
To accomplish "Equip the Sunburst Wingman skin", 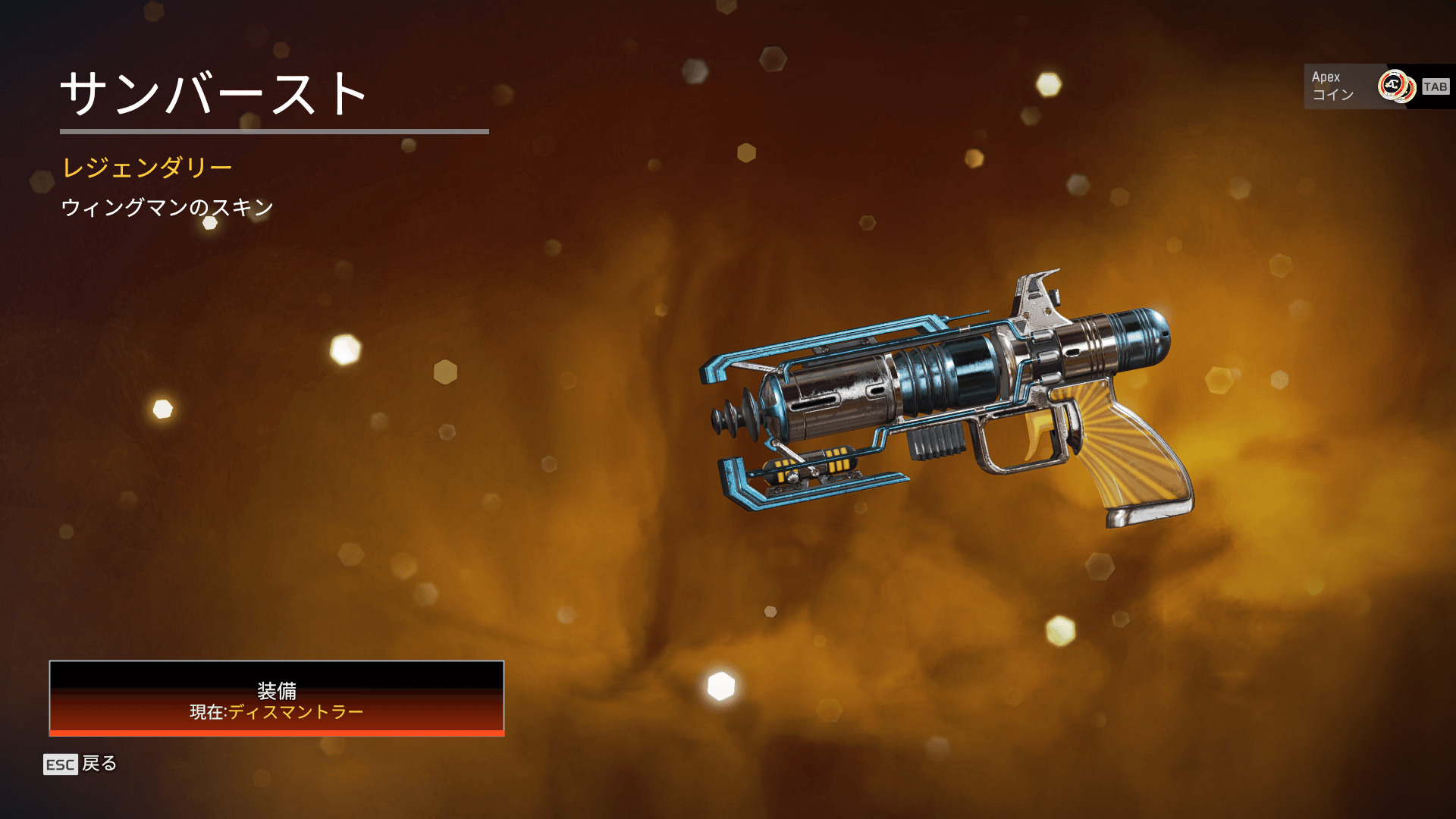I will pyautogui.click(x=277, y=698).
